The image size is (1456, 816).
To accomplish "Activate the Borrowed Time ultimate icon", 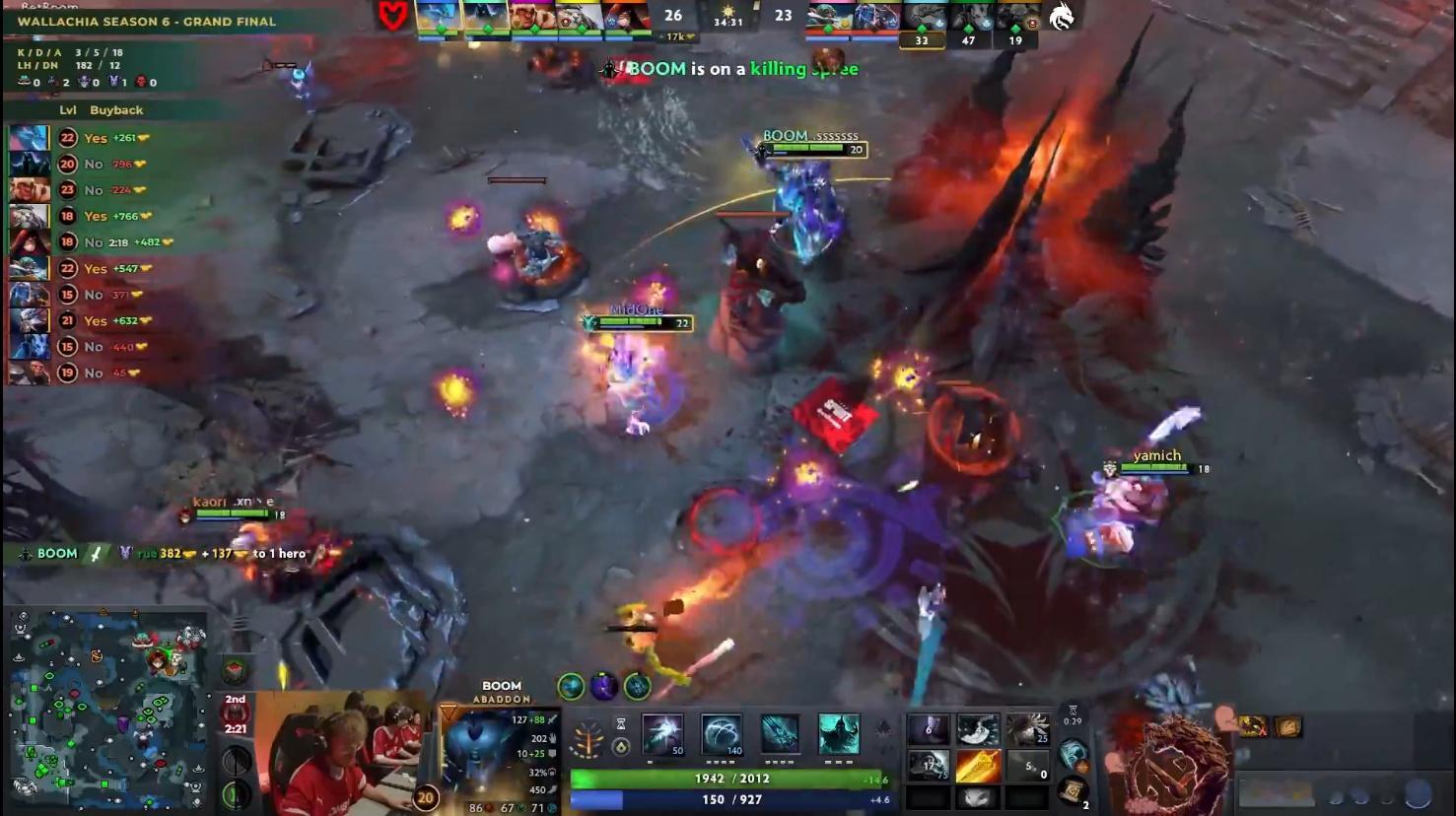I will point(838,734).
